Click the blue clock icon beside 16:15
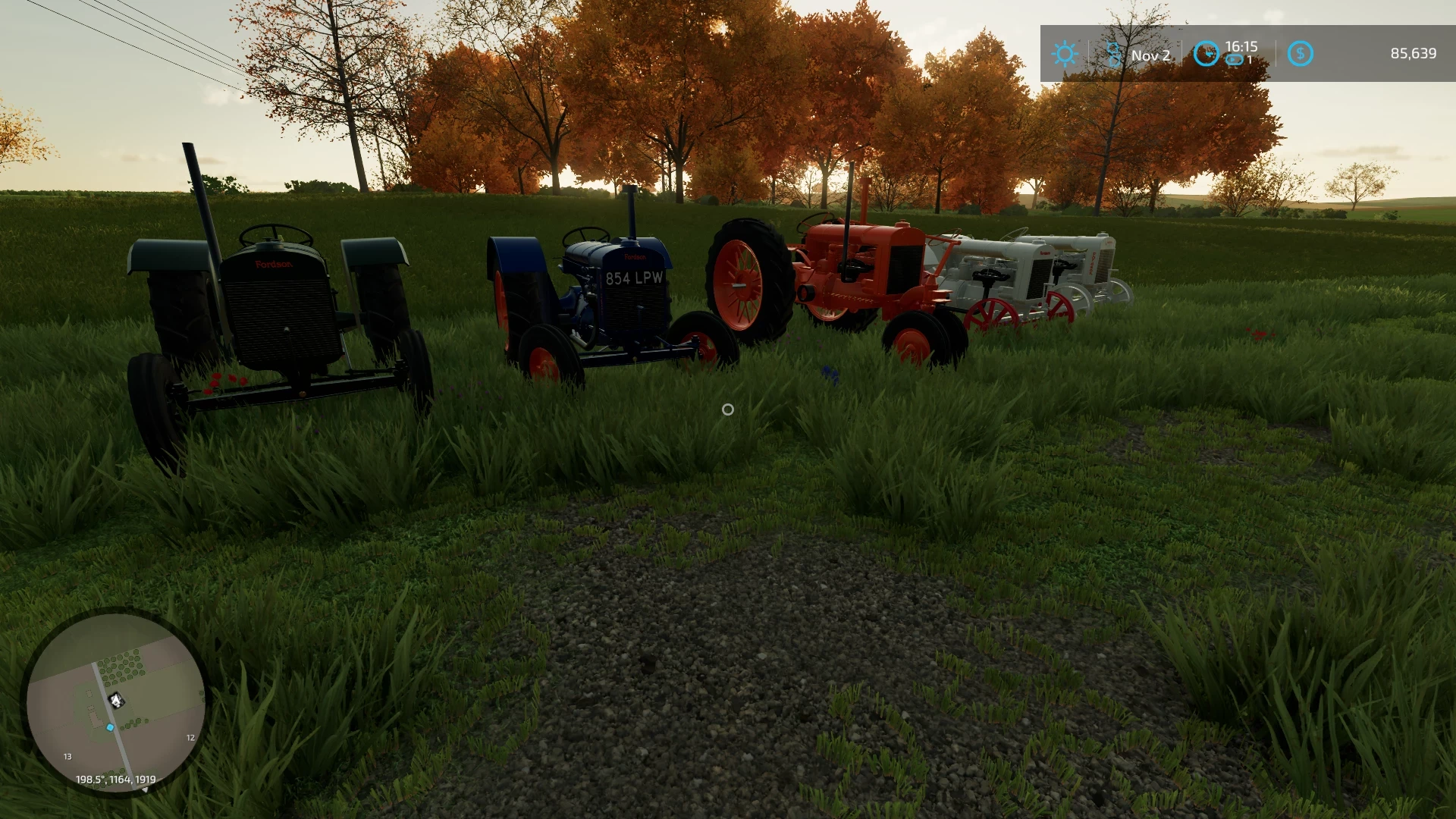Viewport: 1456px width, 819px height. pos(1206,54)
